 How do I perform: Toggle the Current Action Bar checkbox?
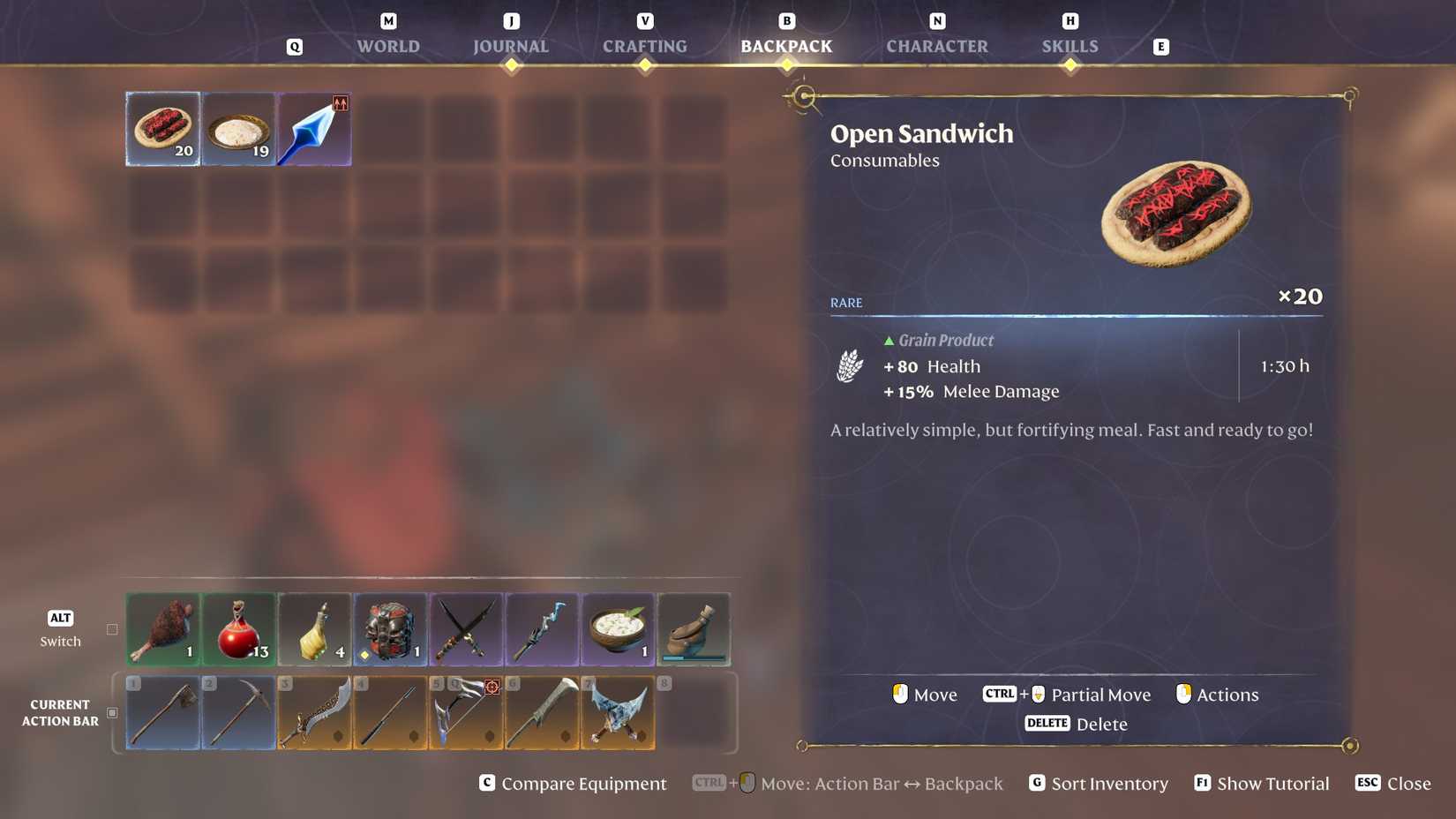[112, 712]
